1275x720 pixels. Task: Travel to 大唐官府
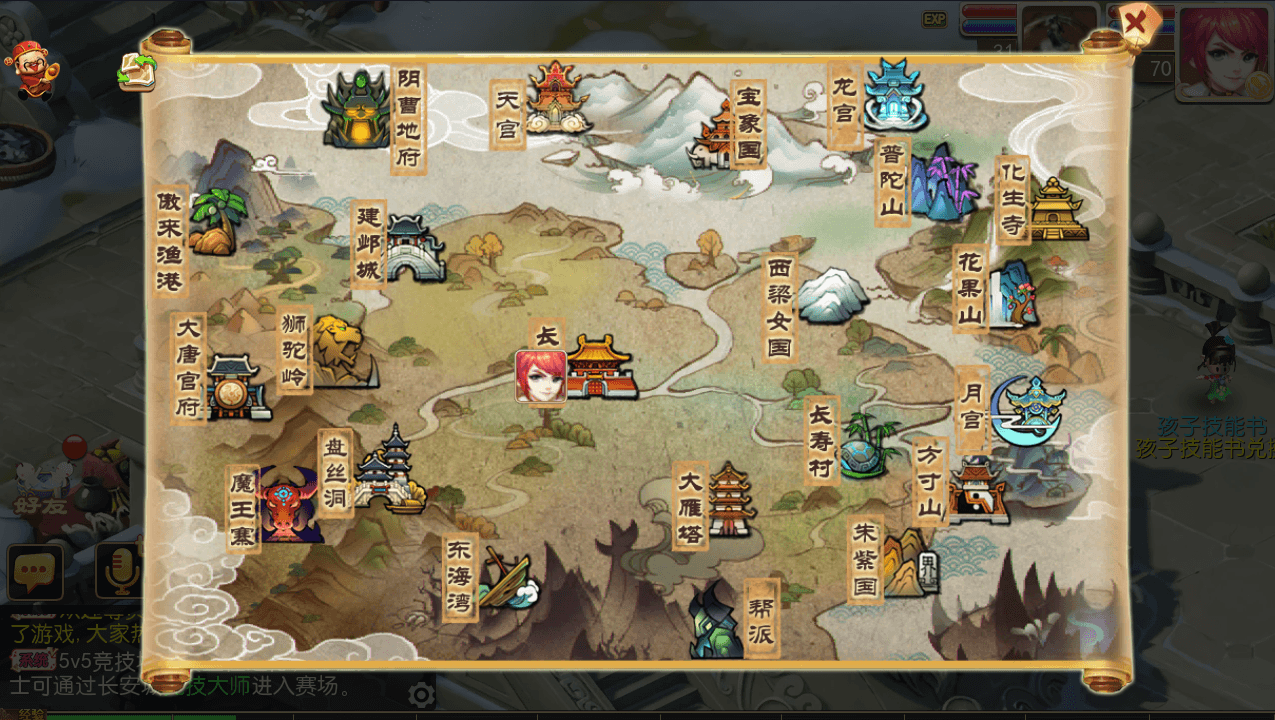(x=236, y=386)
